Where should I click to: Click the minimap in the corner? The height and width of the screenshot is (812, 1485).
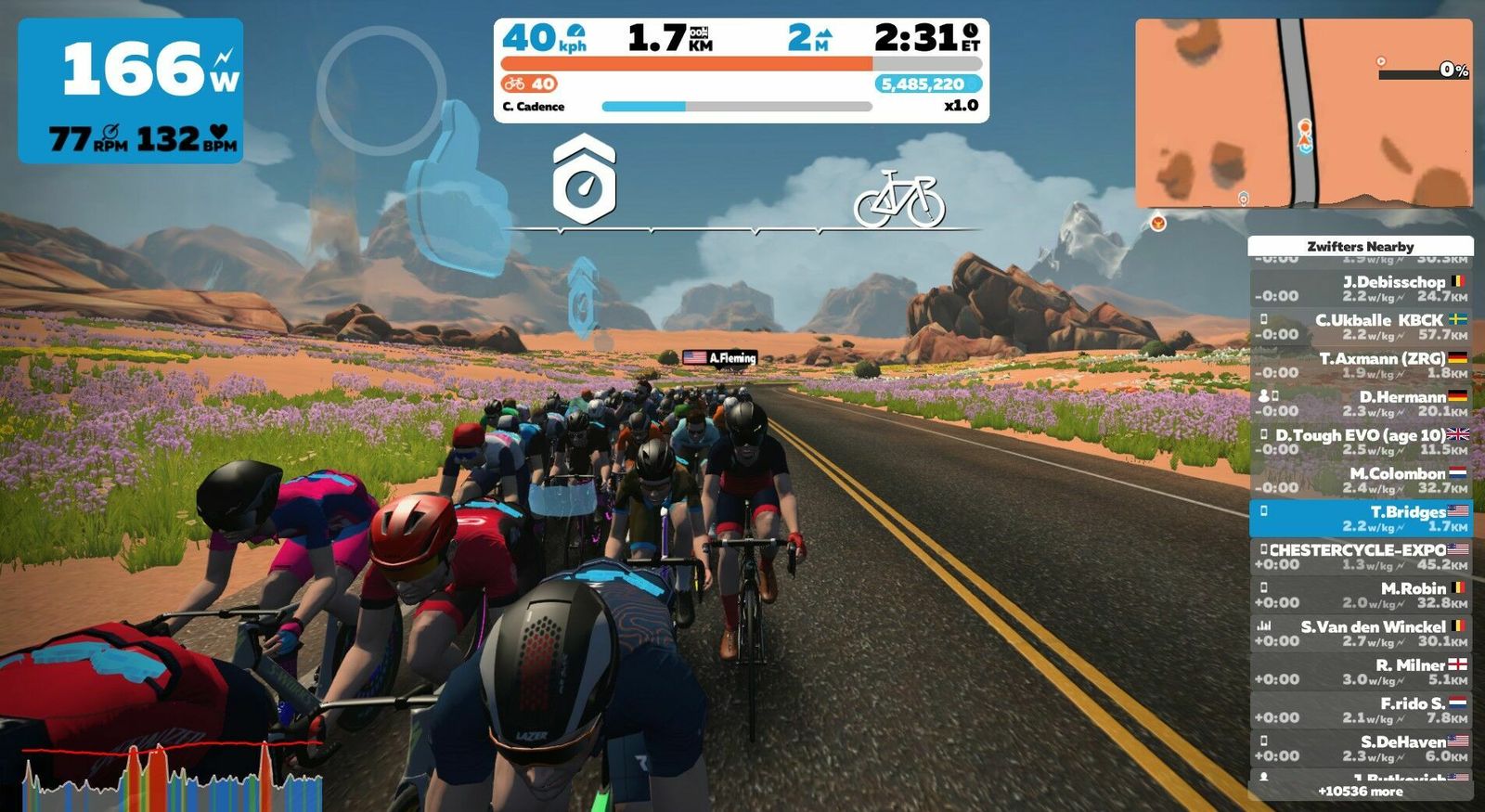[x=1303, y=112]
